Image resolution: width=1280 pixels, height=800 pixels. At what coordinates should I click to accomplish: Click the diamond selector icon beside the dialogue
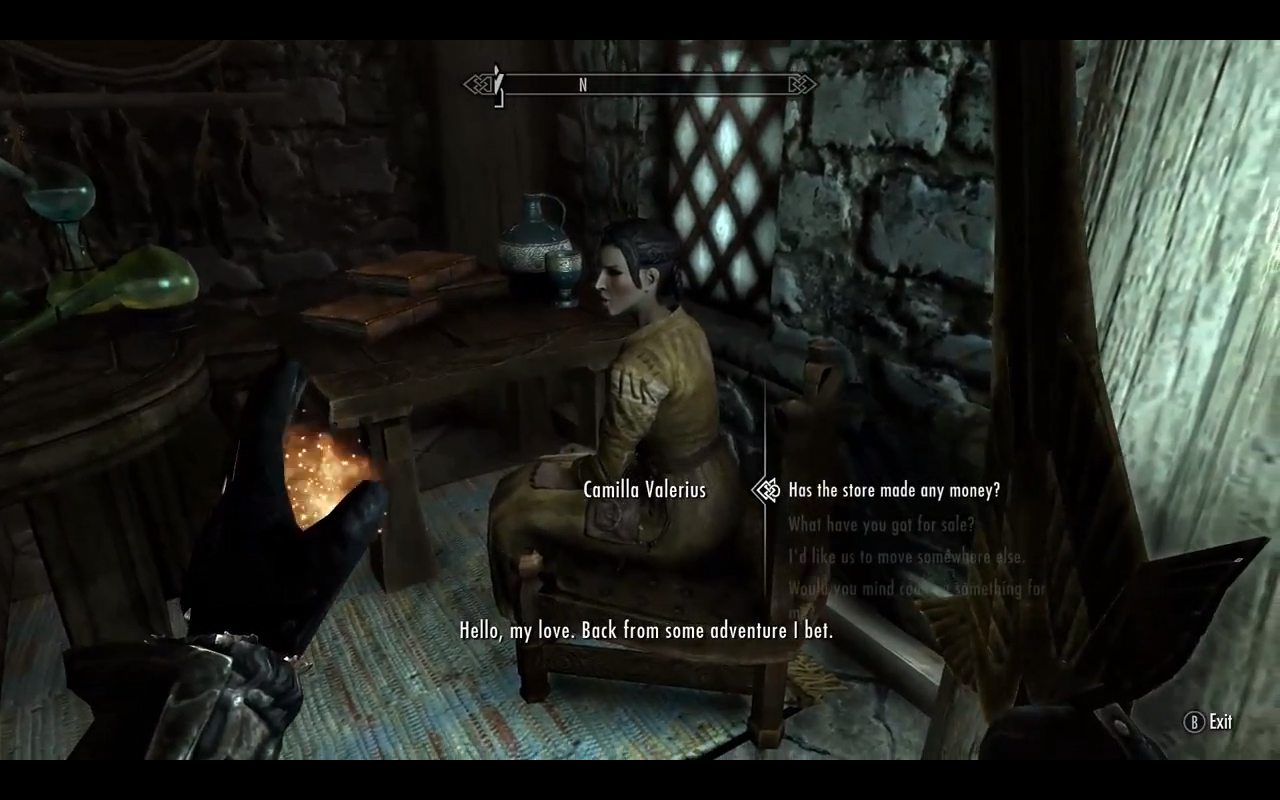tap(766, 490)
